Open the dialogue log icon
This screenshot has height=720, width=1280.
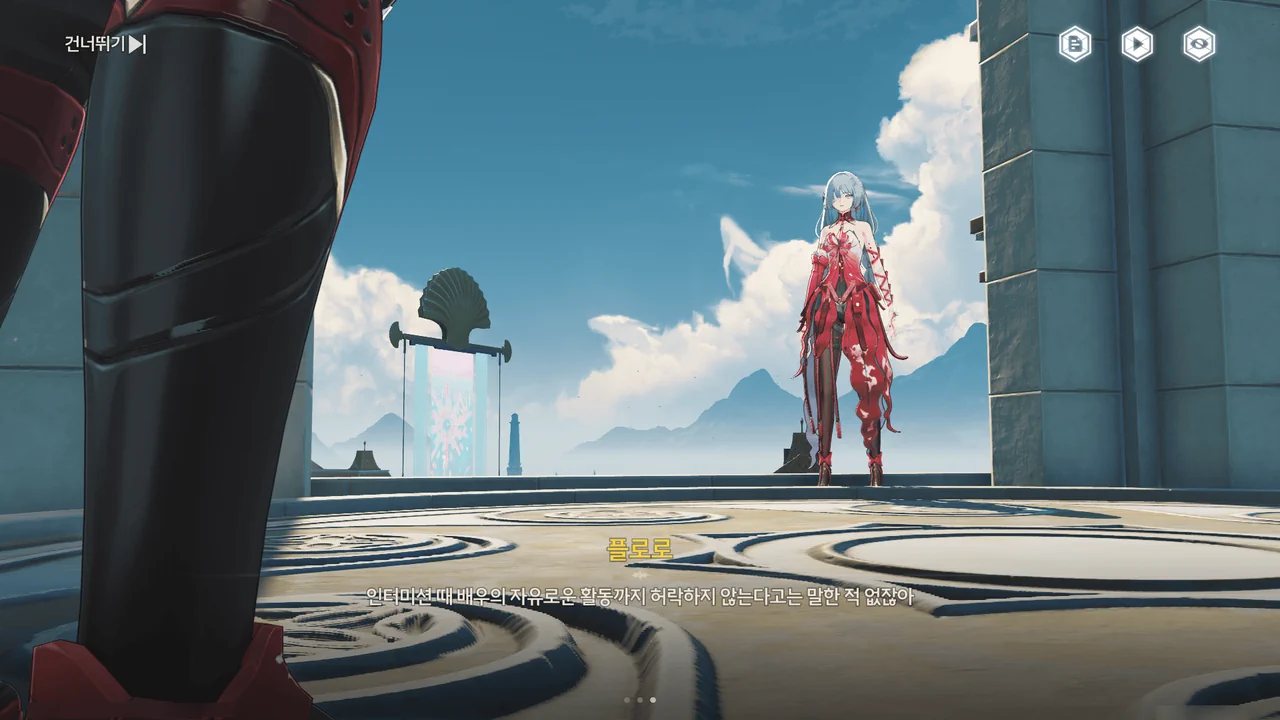click(x=1075, y=44)
